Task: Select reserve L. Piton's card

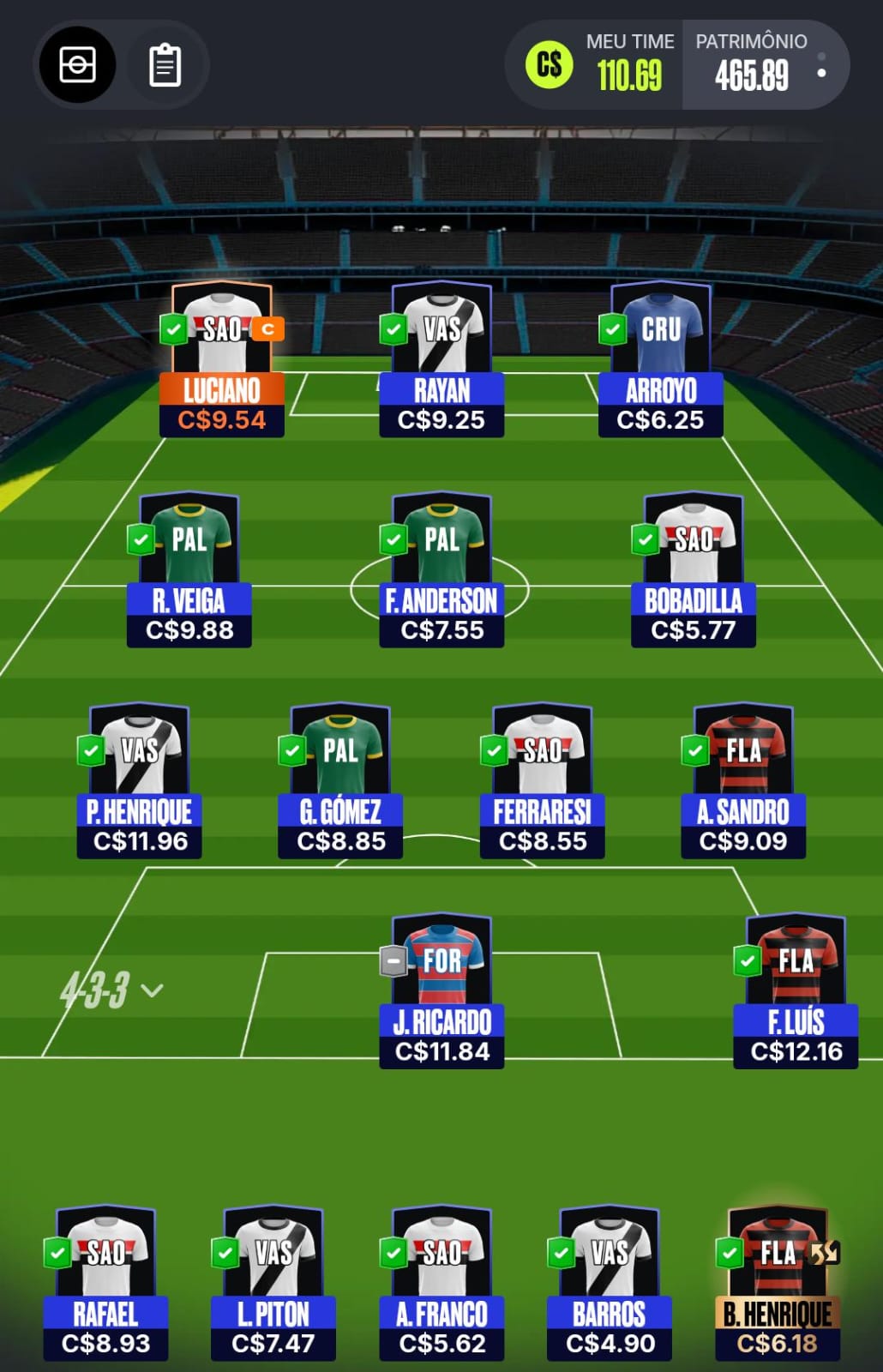Action: (273, 1284)
